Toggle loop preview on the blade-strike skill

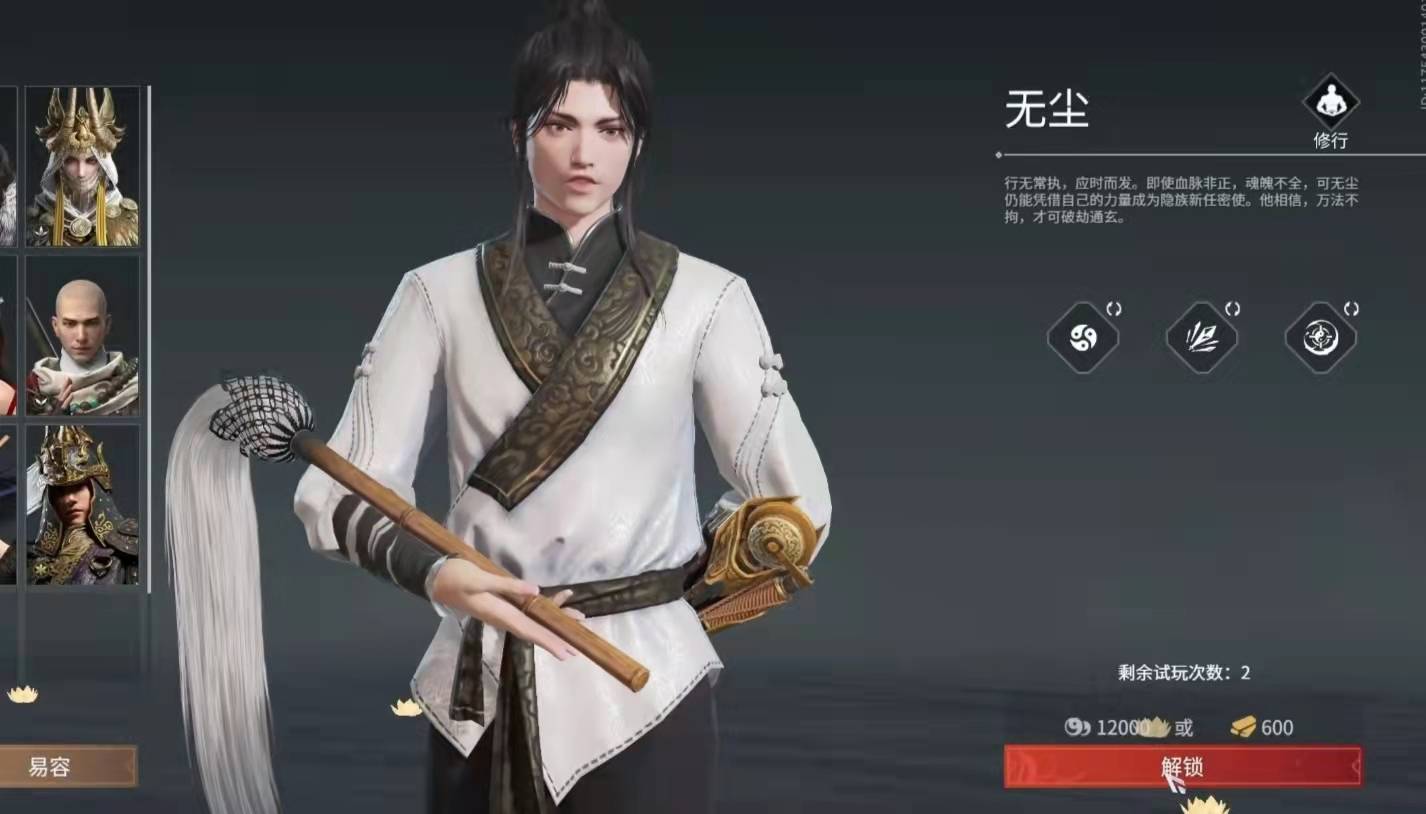(x=1232, y=310)
